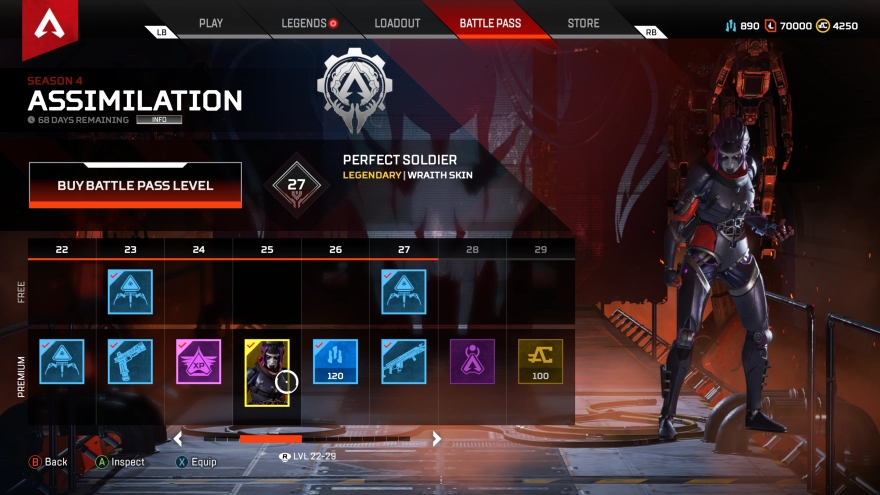Select the Battle Pass tab
Viewport: 880px width, 495px height.
tap(490, 23)
